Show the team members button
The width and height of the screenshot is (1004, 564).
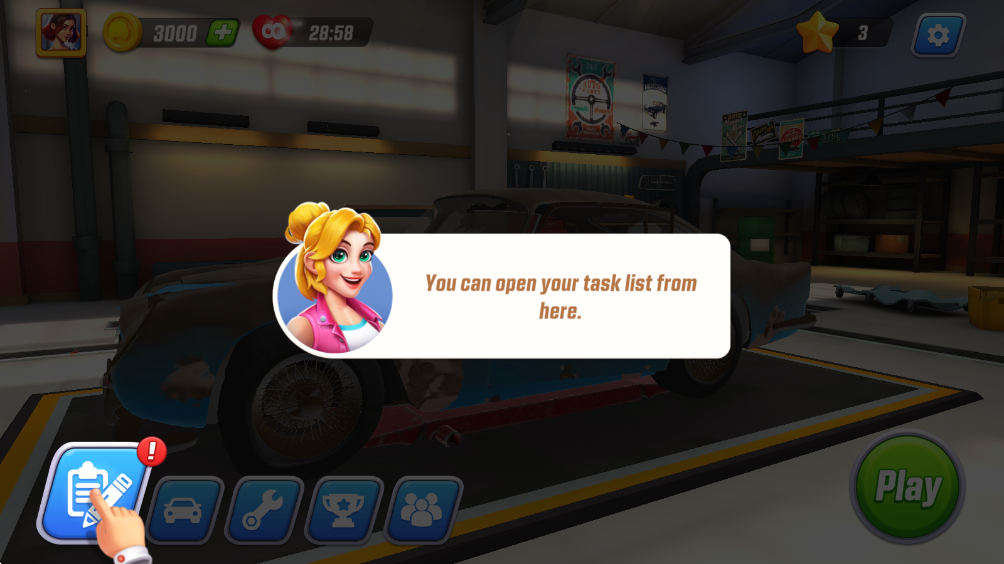[x=425, y=510]
